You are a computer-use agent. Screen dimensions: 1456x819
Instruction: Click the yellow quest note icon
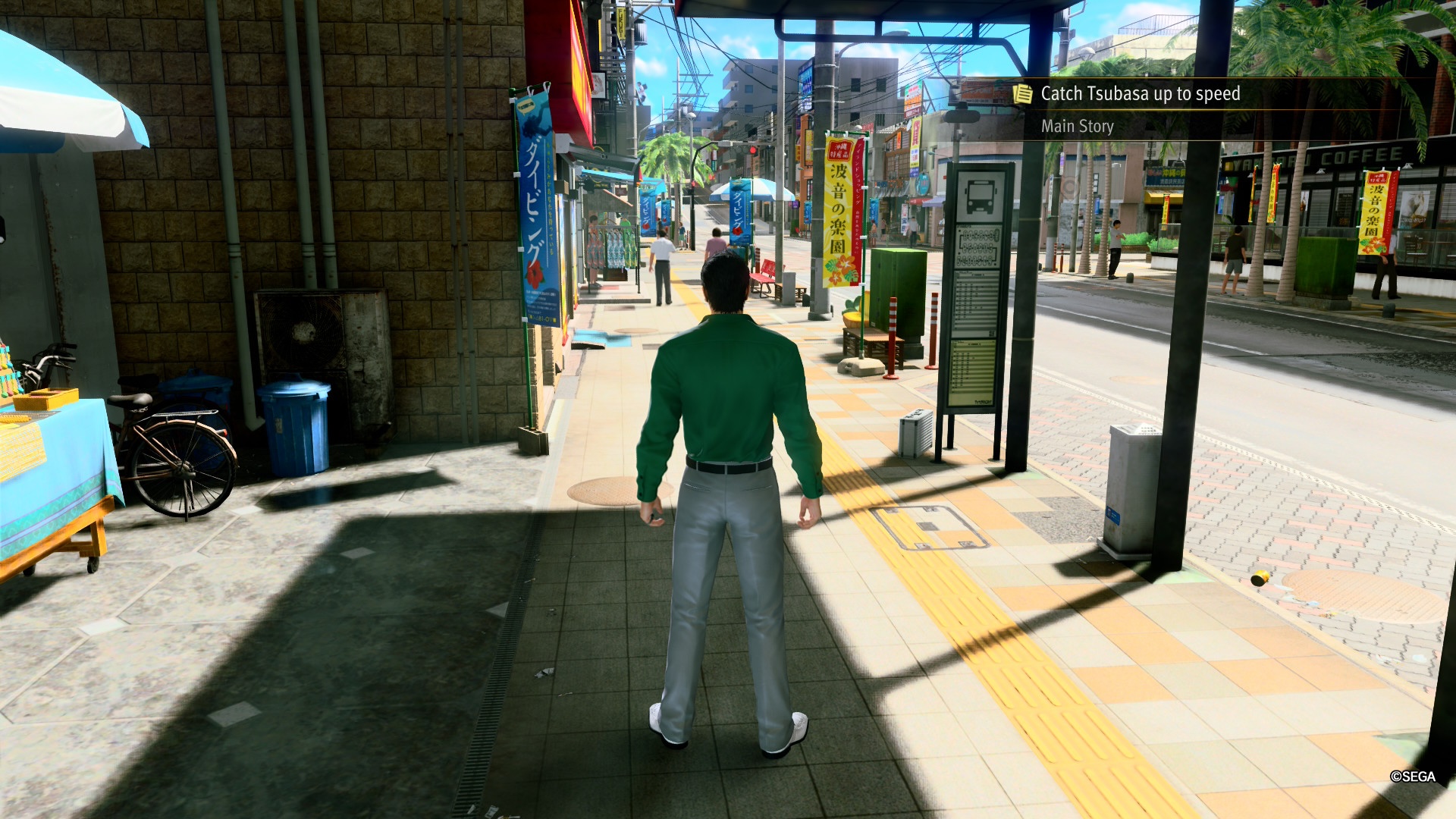point(1023,94)
